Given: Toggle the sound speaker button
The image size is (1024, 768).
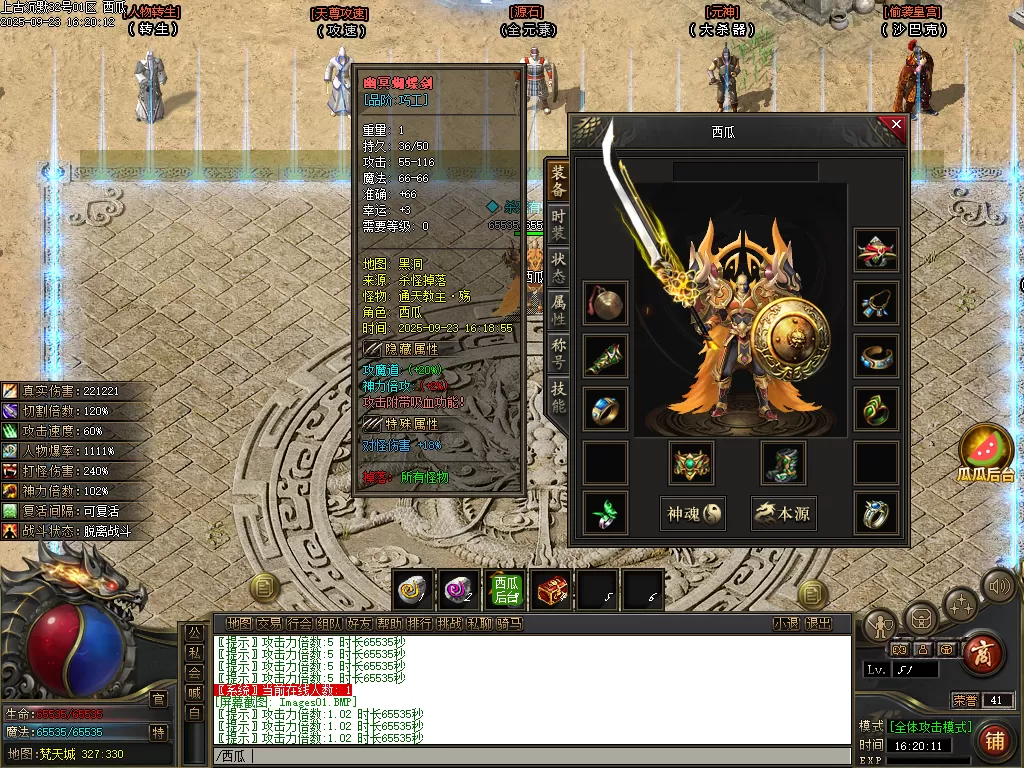Looking at the screenshot, I should [x=998, y=584].
